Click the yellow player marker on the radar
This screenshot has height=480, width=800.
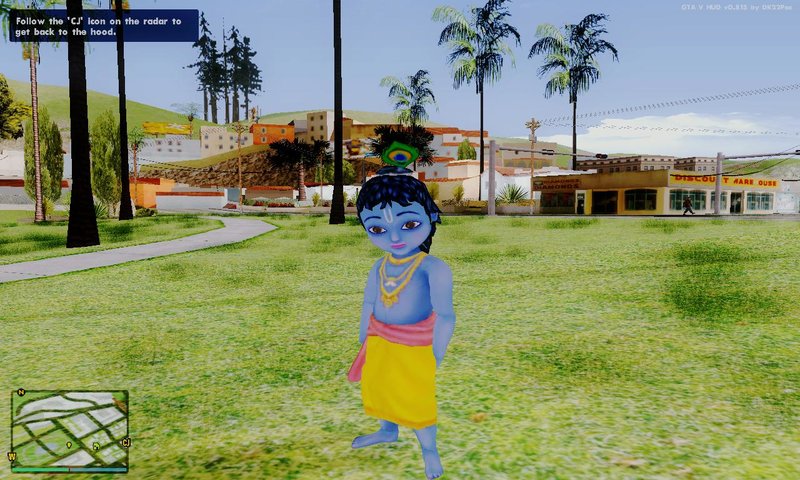(69, 445)
